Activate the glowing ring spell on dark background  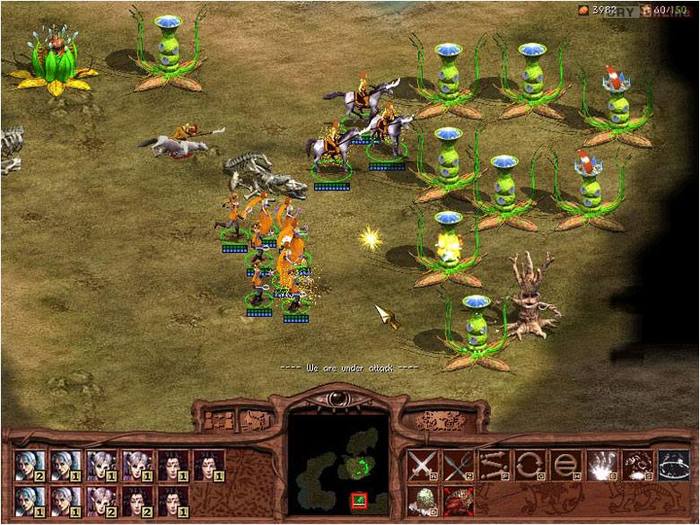tap(673, 466)
